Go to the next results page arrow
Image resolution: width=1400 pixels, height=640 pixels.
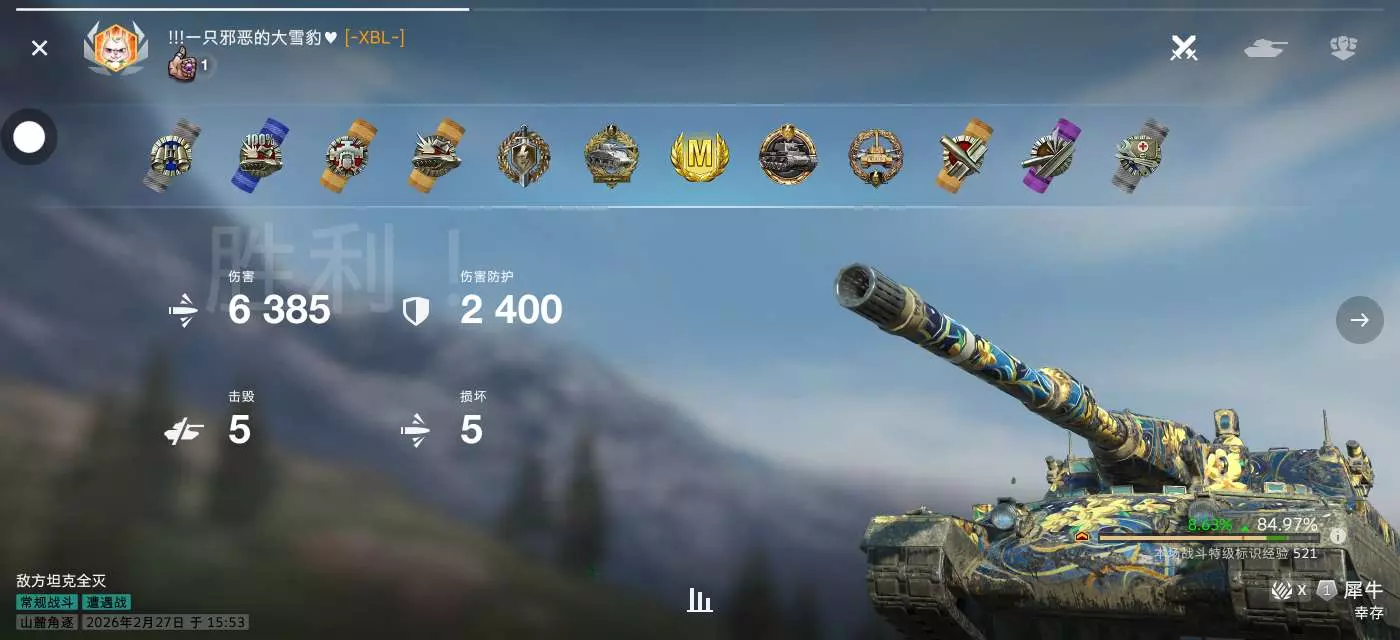click(1359, 320)
